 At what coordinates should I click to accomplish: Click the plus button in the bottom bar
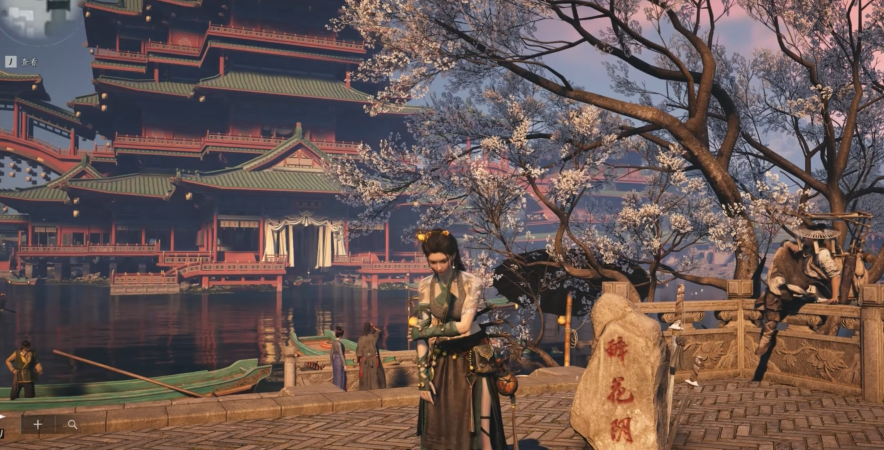37,424
